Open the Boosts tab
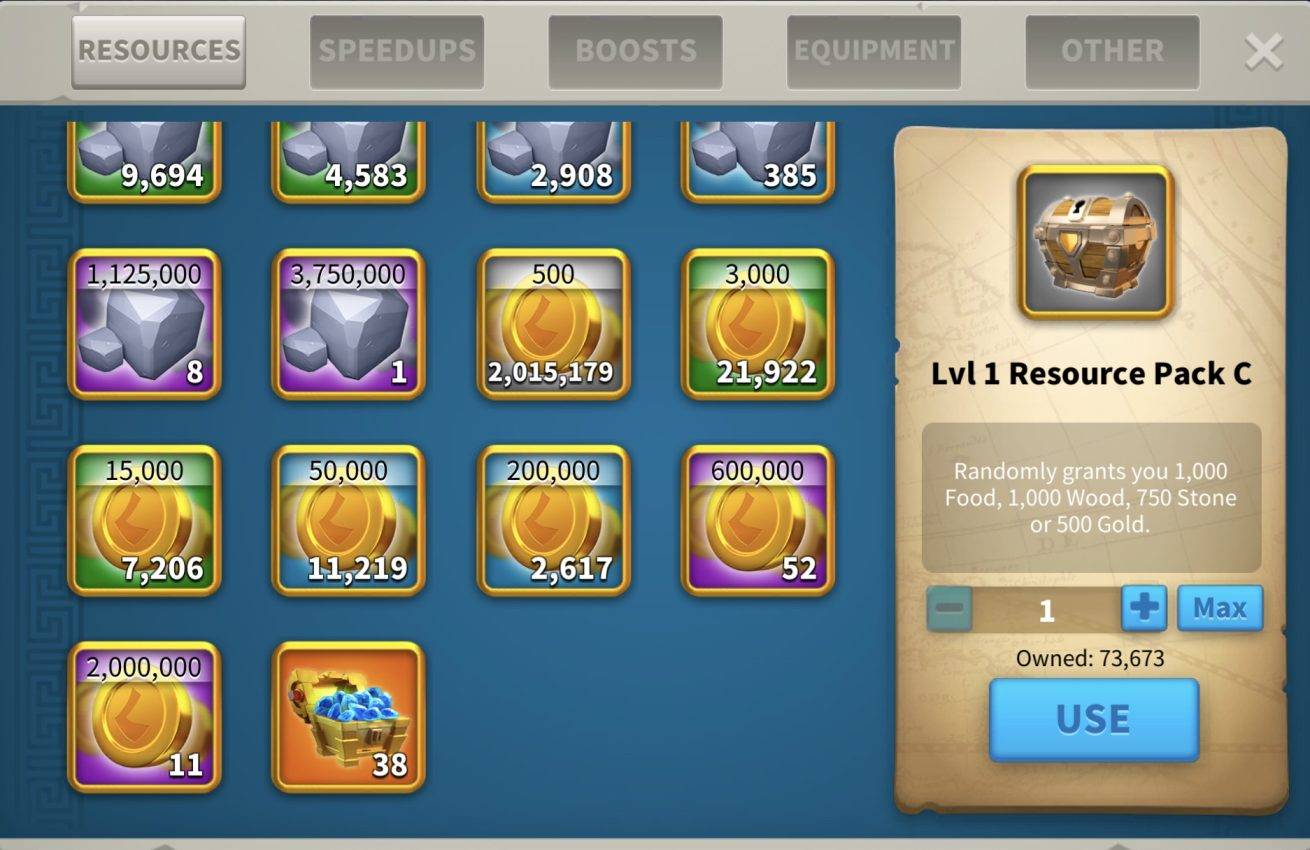 pos(635,51)
